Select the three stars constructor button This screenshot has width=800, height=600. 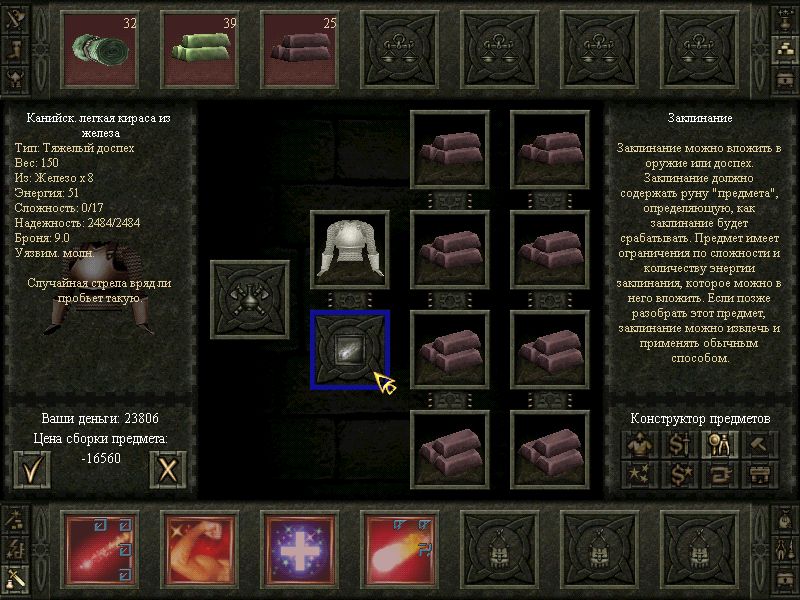point(638,474)
